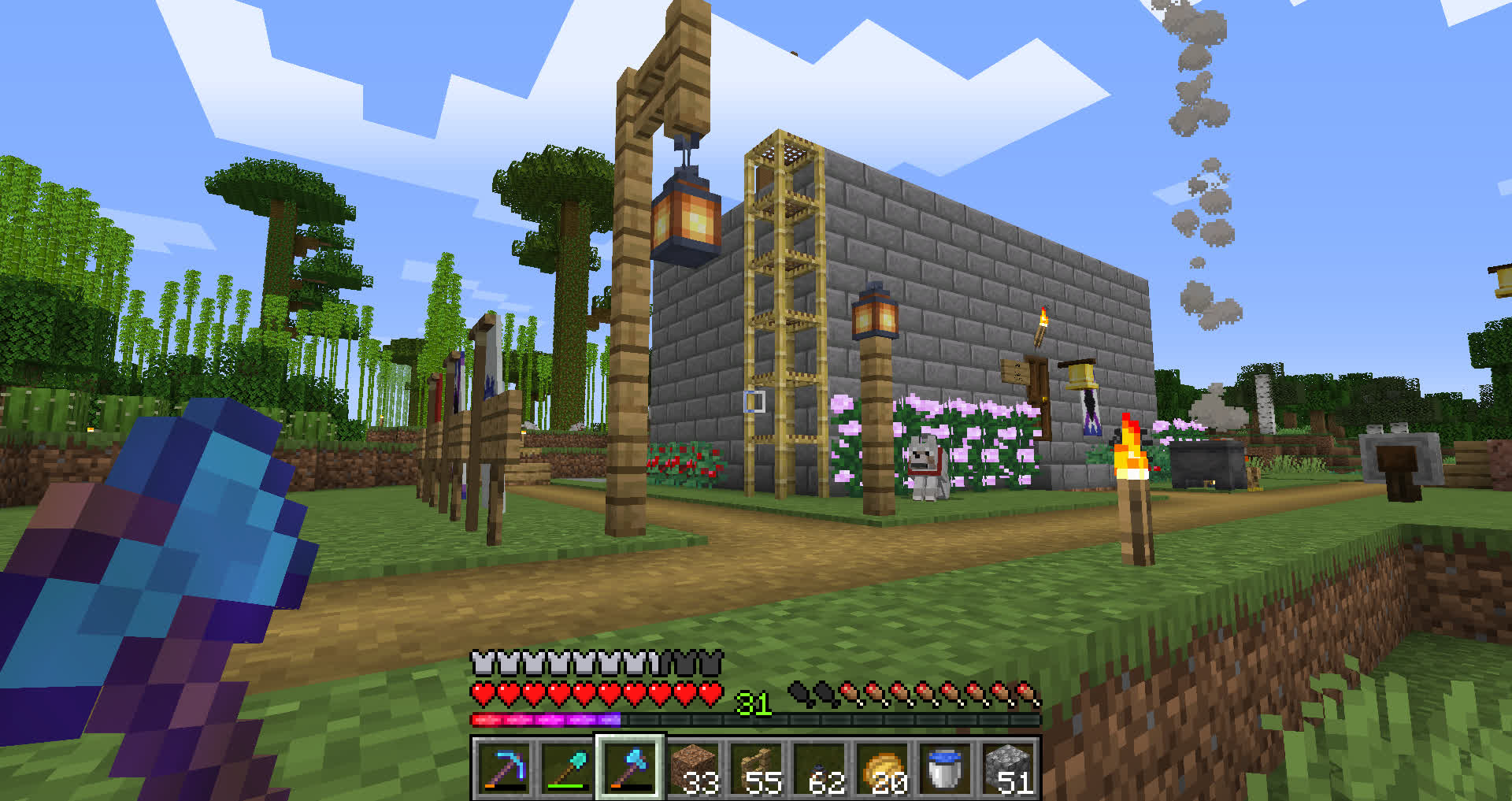Select the diamond shovel hotbar slot

pyautogui.click(x=567, y=768)
